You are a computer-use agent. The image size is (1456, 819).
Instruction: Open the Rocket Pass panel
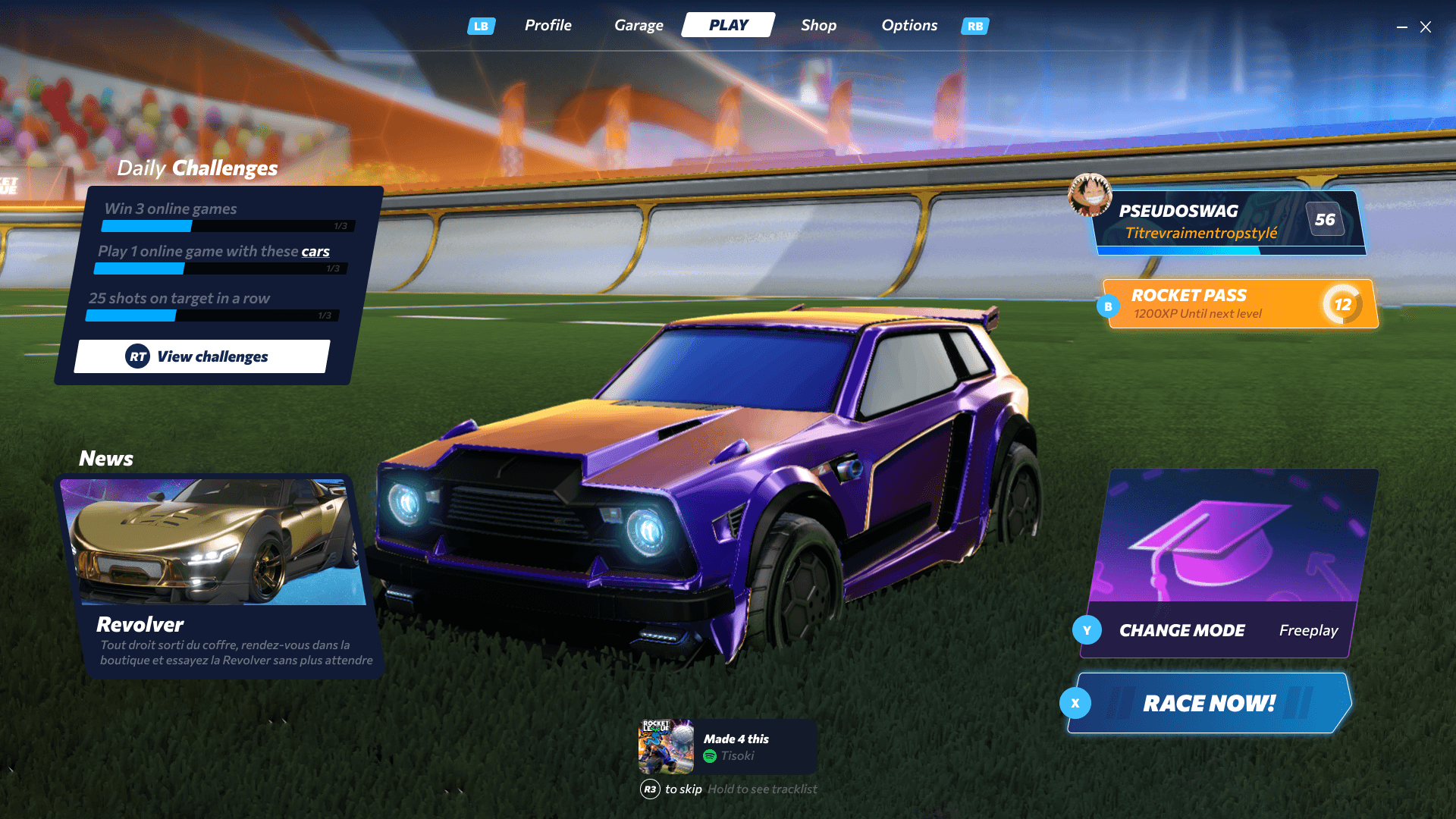coord(1240,304)
